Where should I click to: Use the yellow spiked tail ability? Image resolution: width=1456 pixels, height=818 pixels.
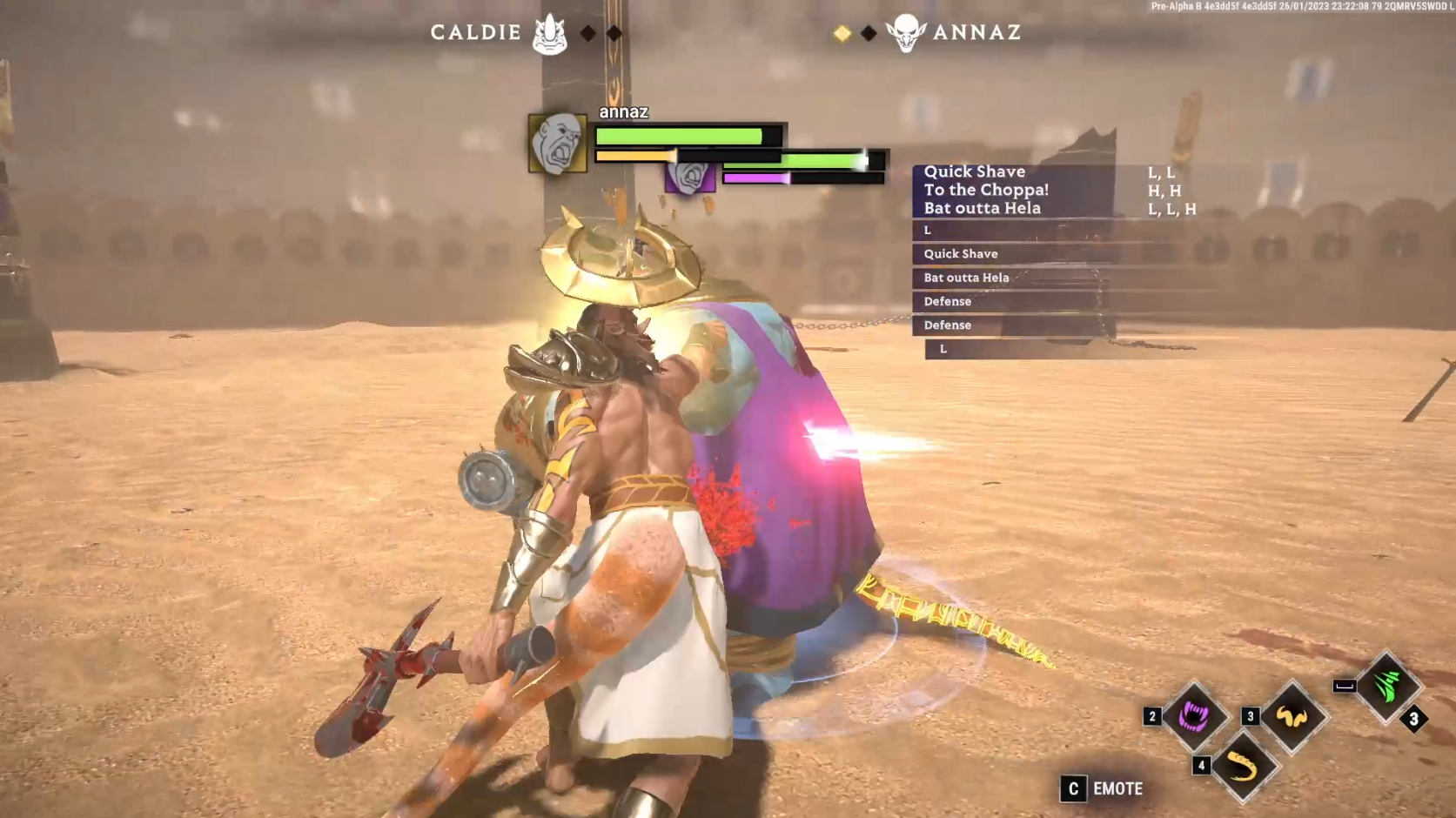[x=1242, y=767]
